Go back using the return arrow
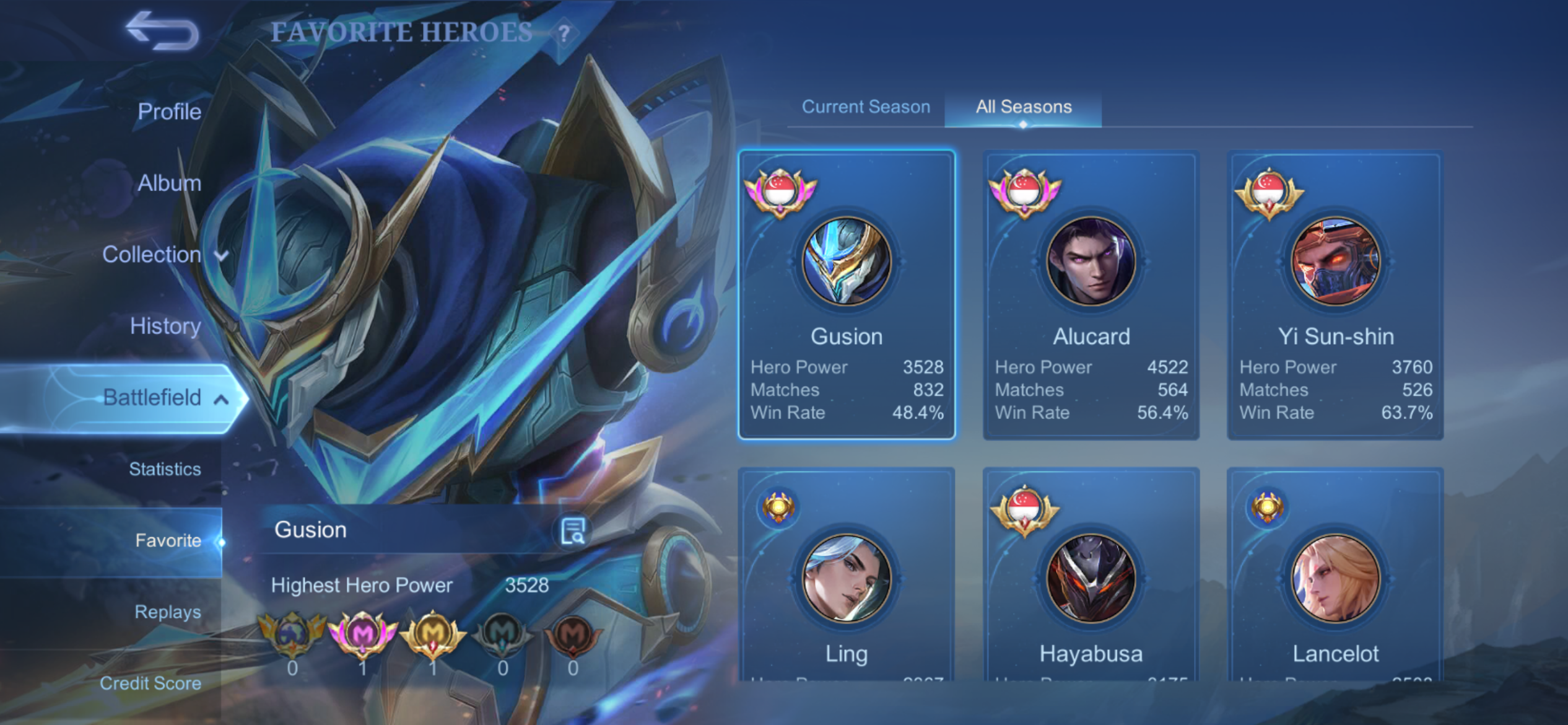Viewport: 1568px width, 725px height. click(162, 31)
